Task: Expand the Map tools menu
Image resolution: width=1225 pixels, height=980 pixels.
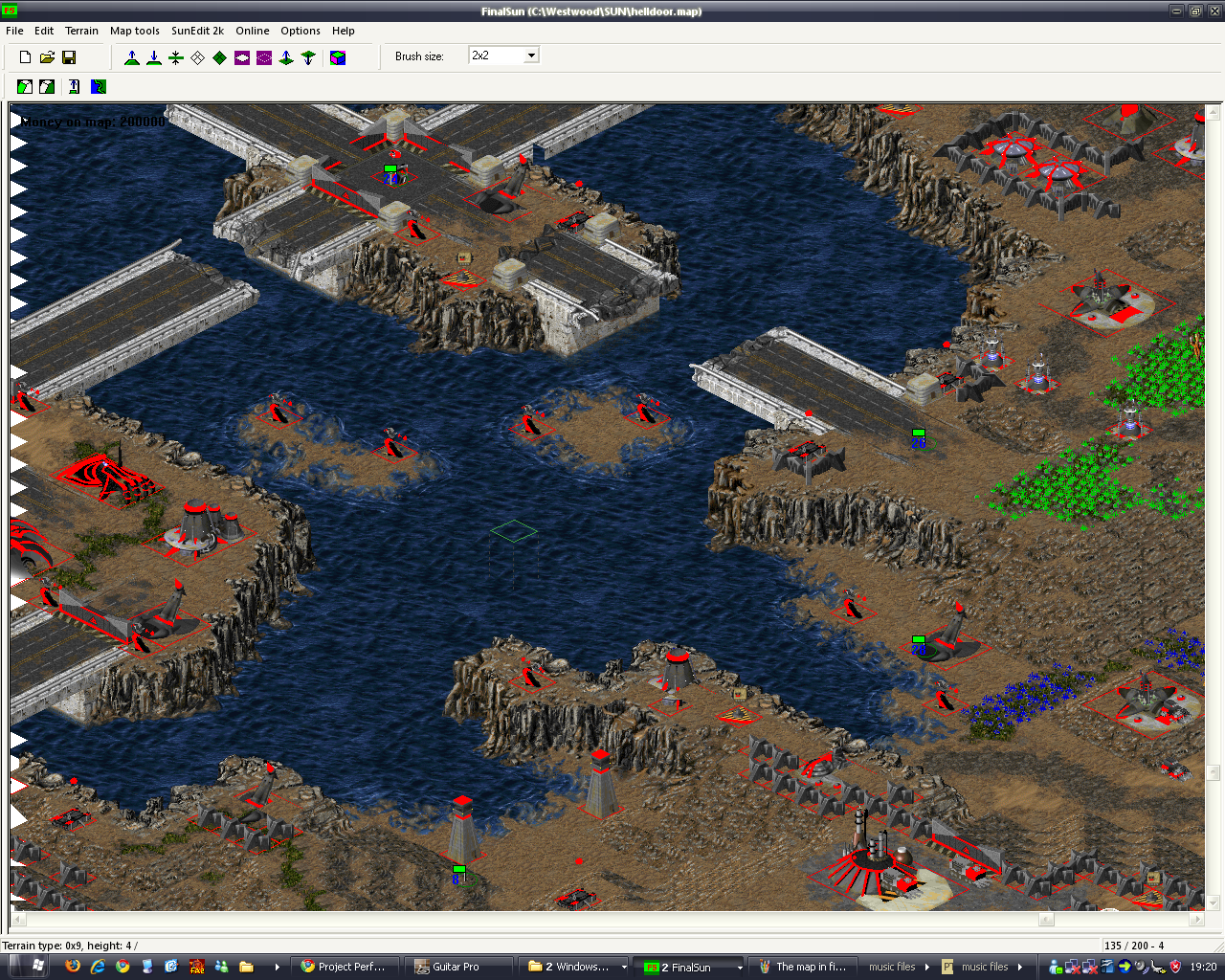Action: 134,31
